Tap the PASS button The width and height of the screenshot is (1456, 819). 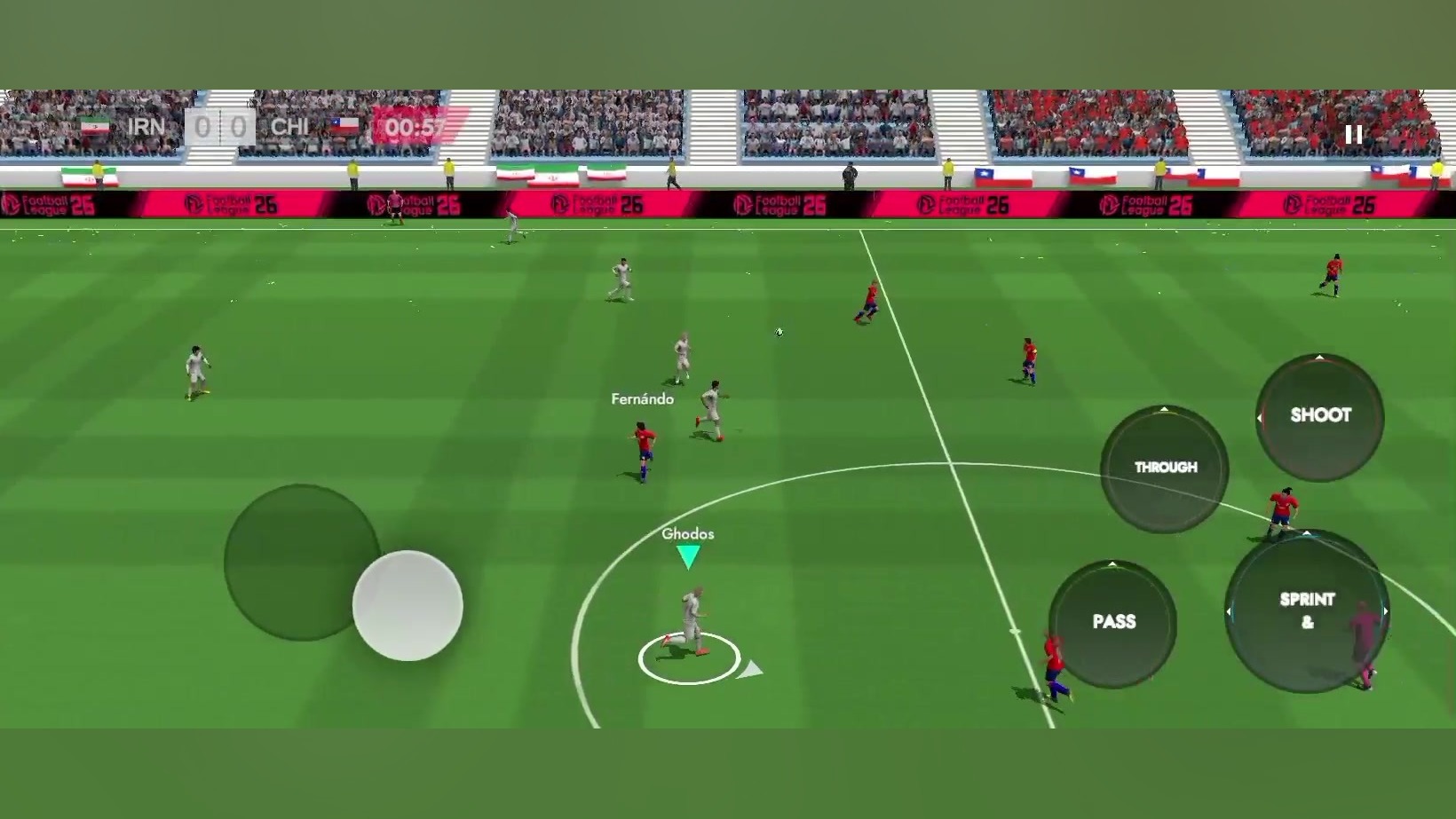coord(1113,623)
